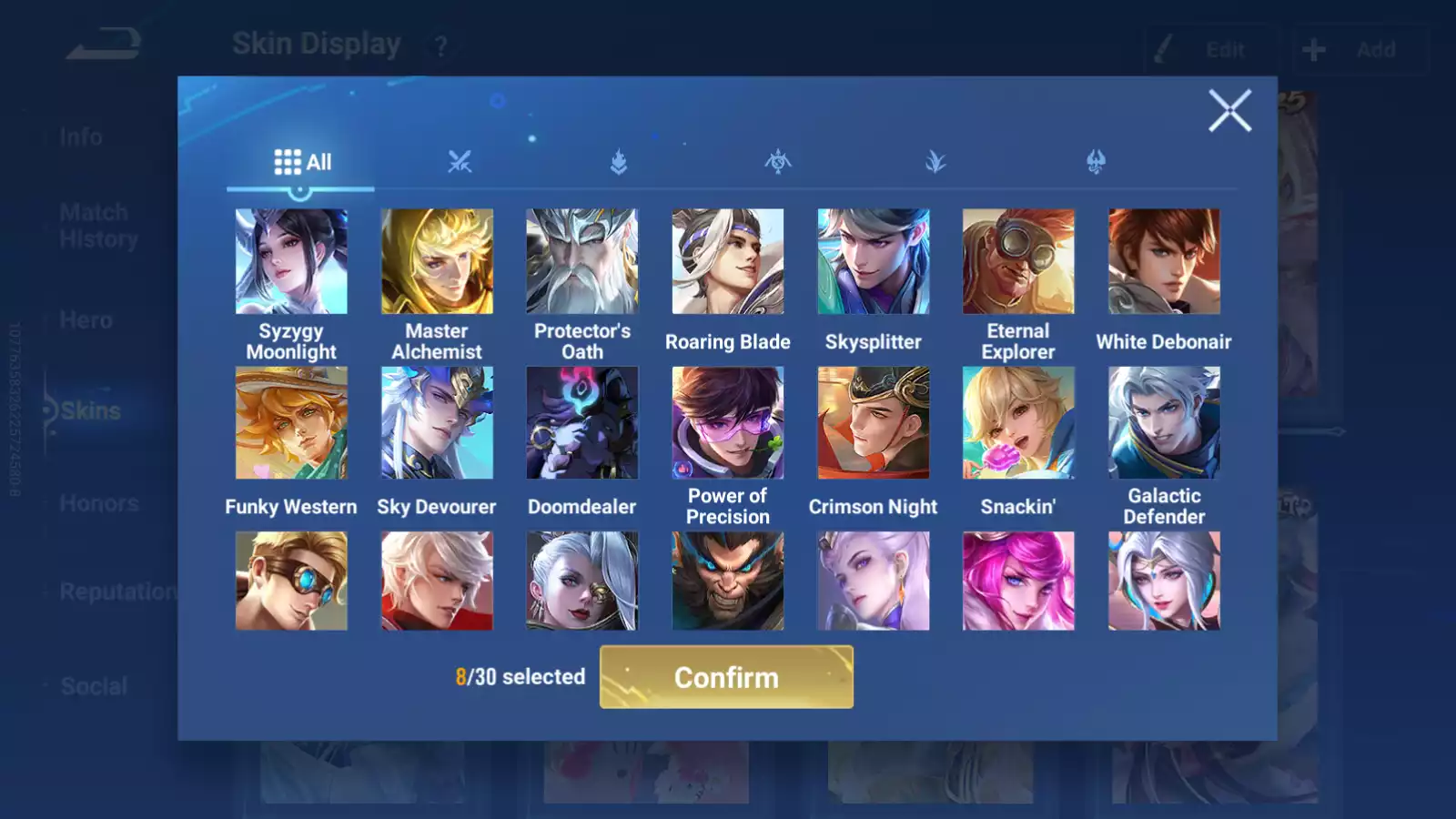Select the Roaring Blade skin
Viewport: 1456px width, 819px height.
(728, 262)
